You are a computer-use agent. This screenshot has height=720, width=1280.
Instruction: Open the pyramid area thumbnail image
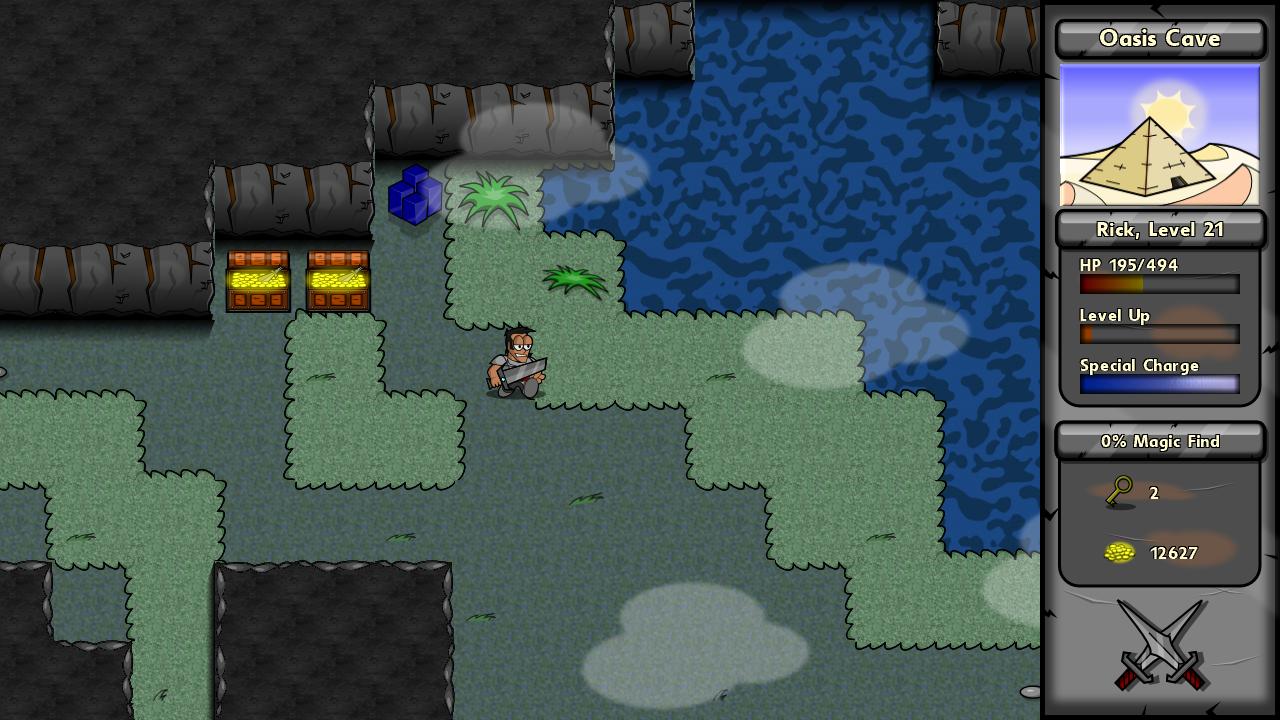point(1159,135)
